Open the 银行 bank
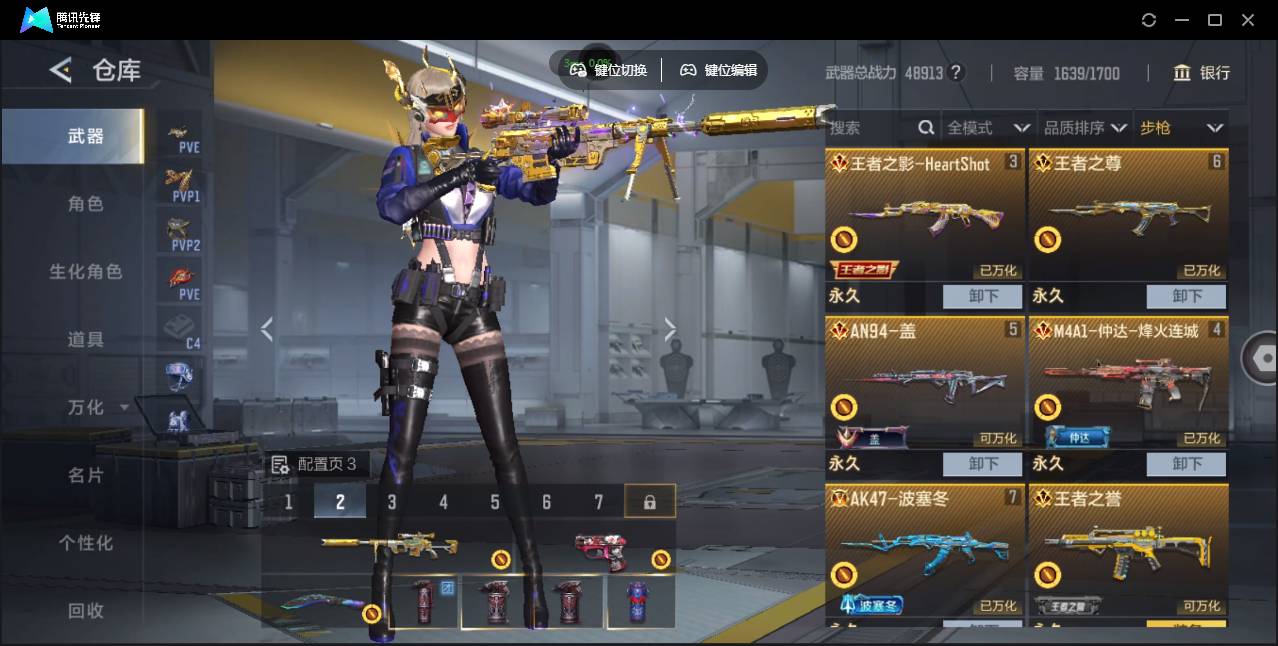This screenshot has height=646, width=1278. pos(1201,73)
